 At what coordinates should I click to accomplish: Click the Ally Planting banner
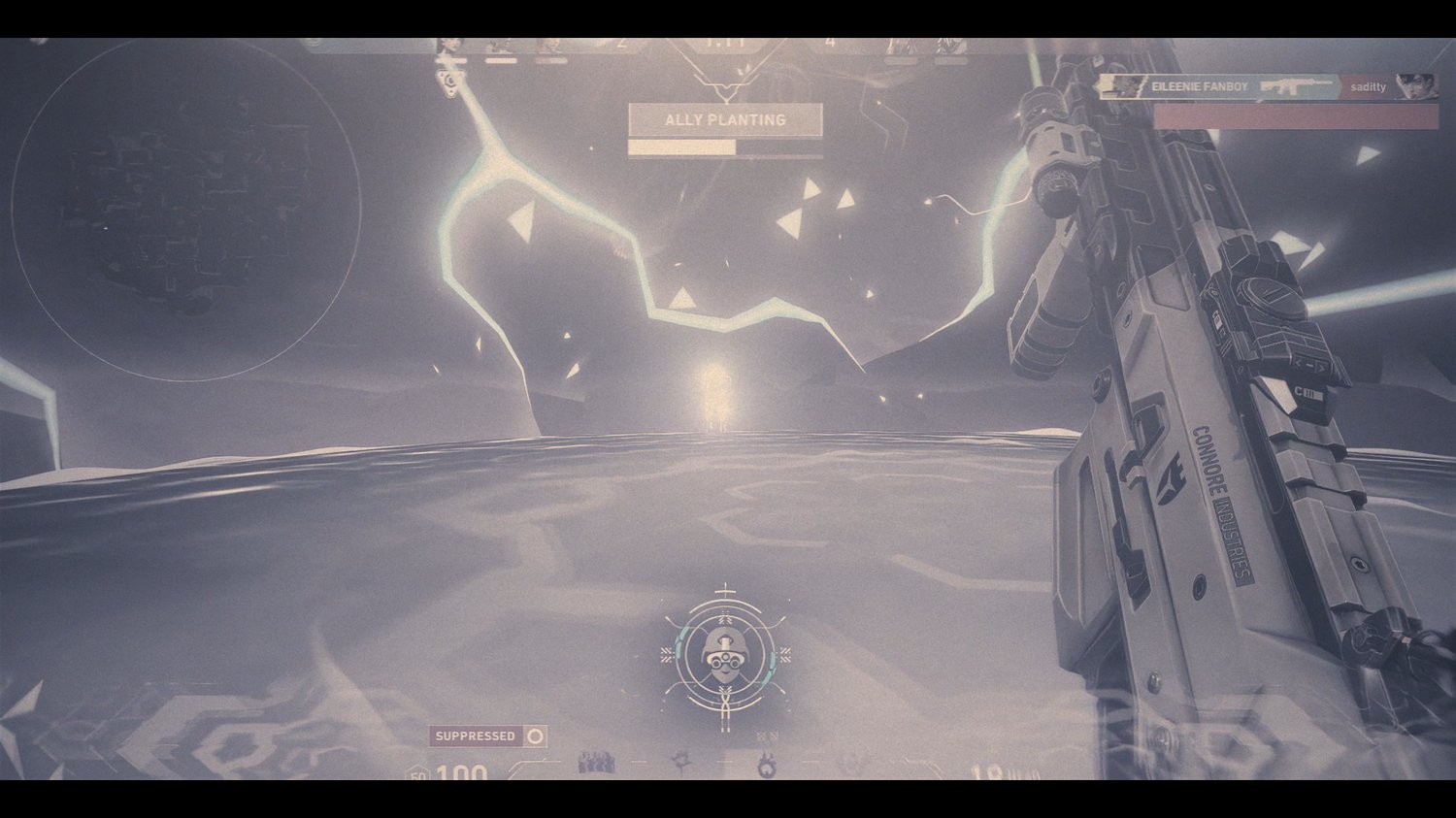tap(725, 120)
